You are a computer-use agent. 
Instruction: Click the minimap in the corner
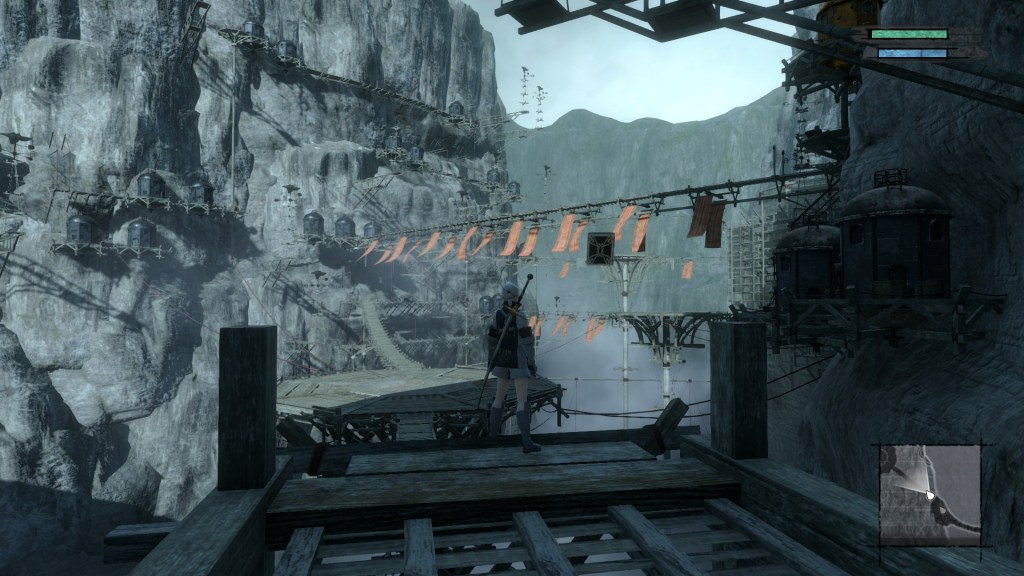coord(930,494)
